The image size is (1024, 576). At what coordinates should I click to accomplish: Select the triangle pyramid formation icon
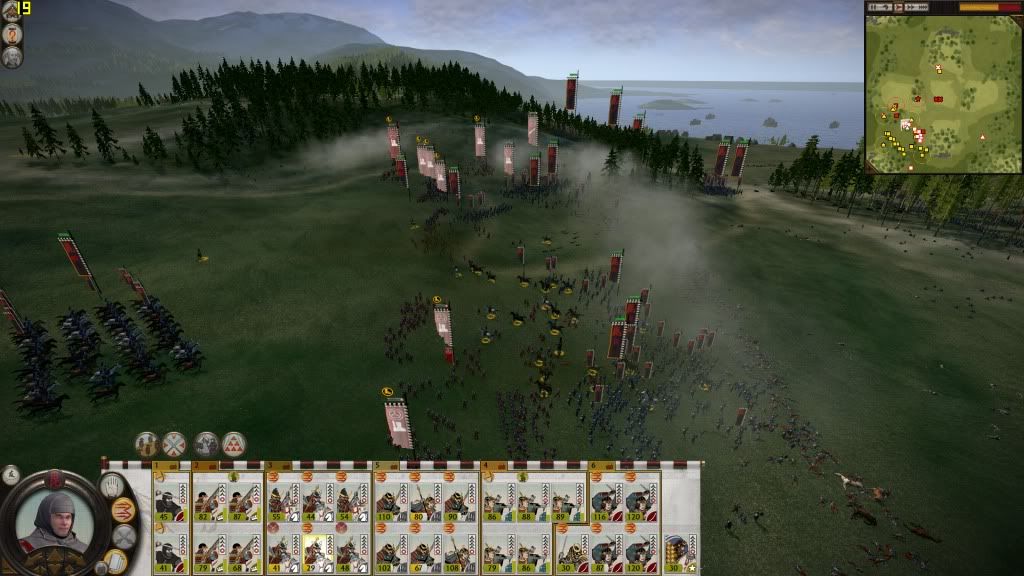tap(234, 444)
